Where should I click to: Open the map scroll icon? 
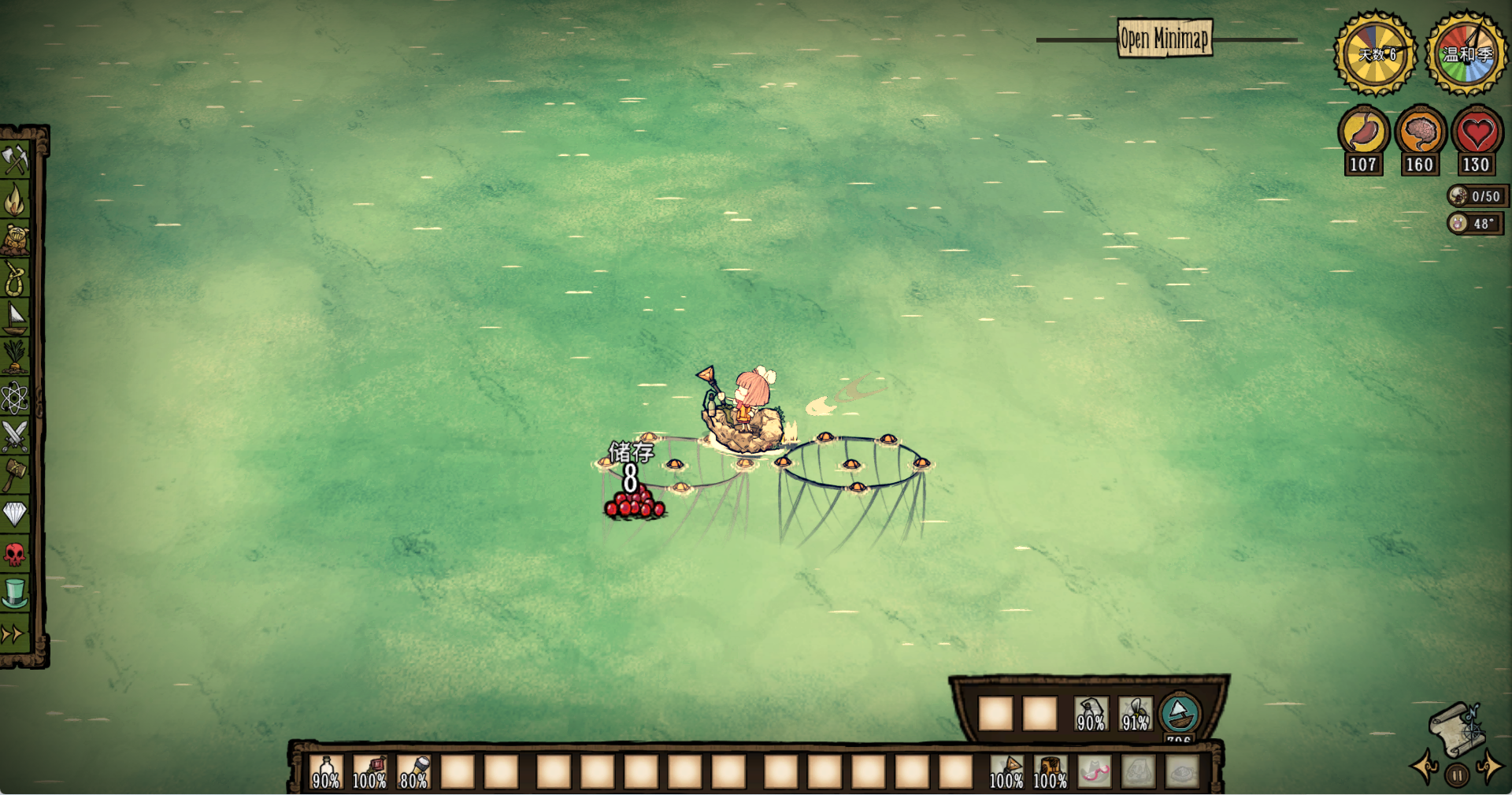pos(1456,729)
